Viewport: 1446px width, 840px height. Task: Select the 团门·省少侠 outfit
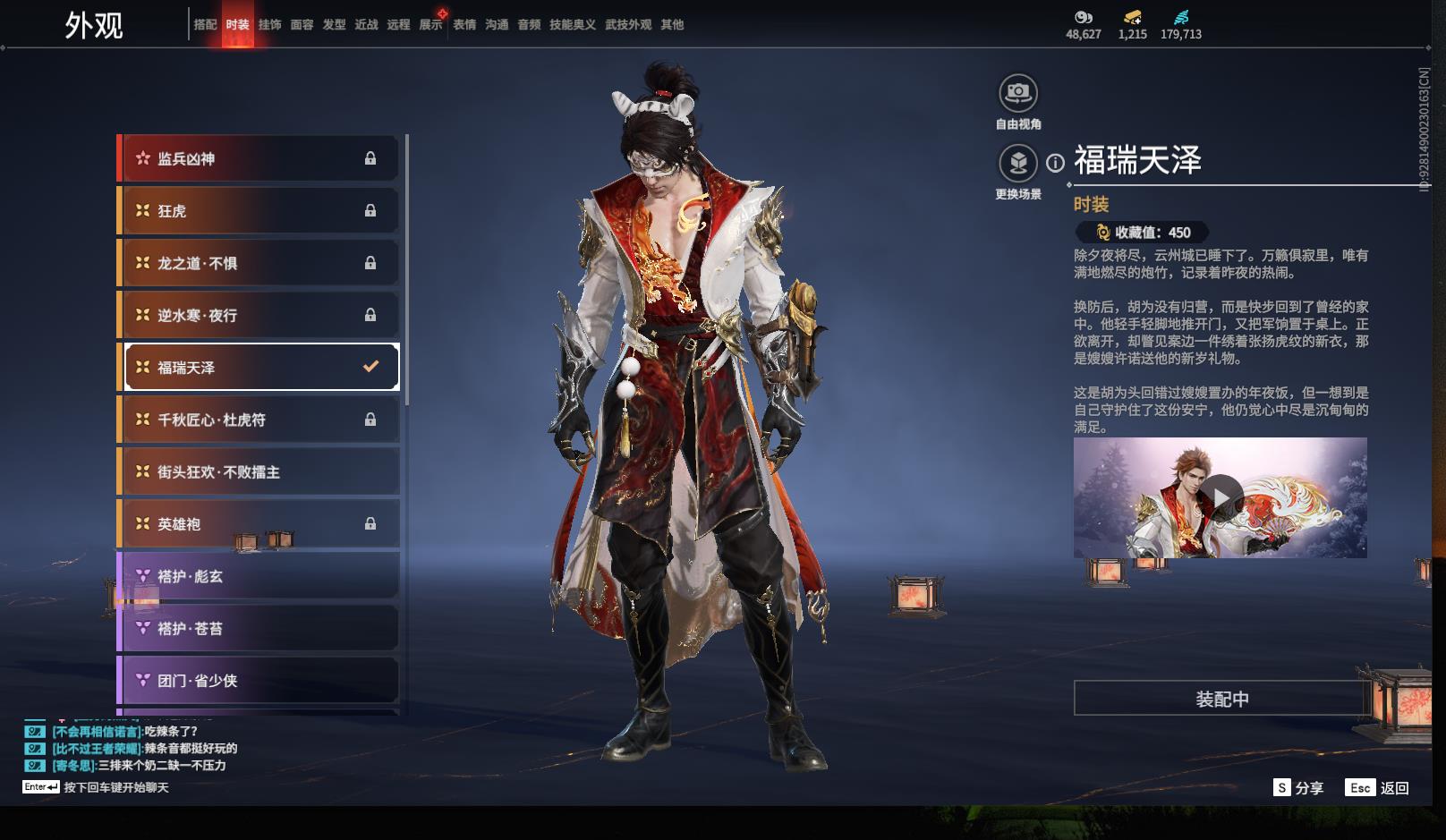[259, 681]
